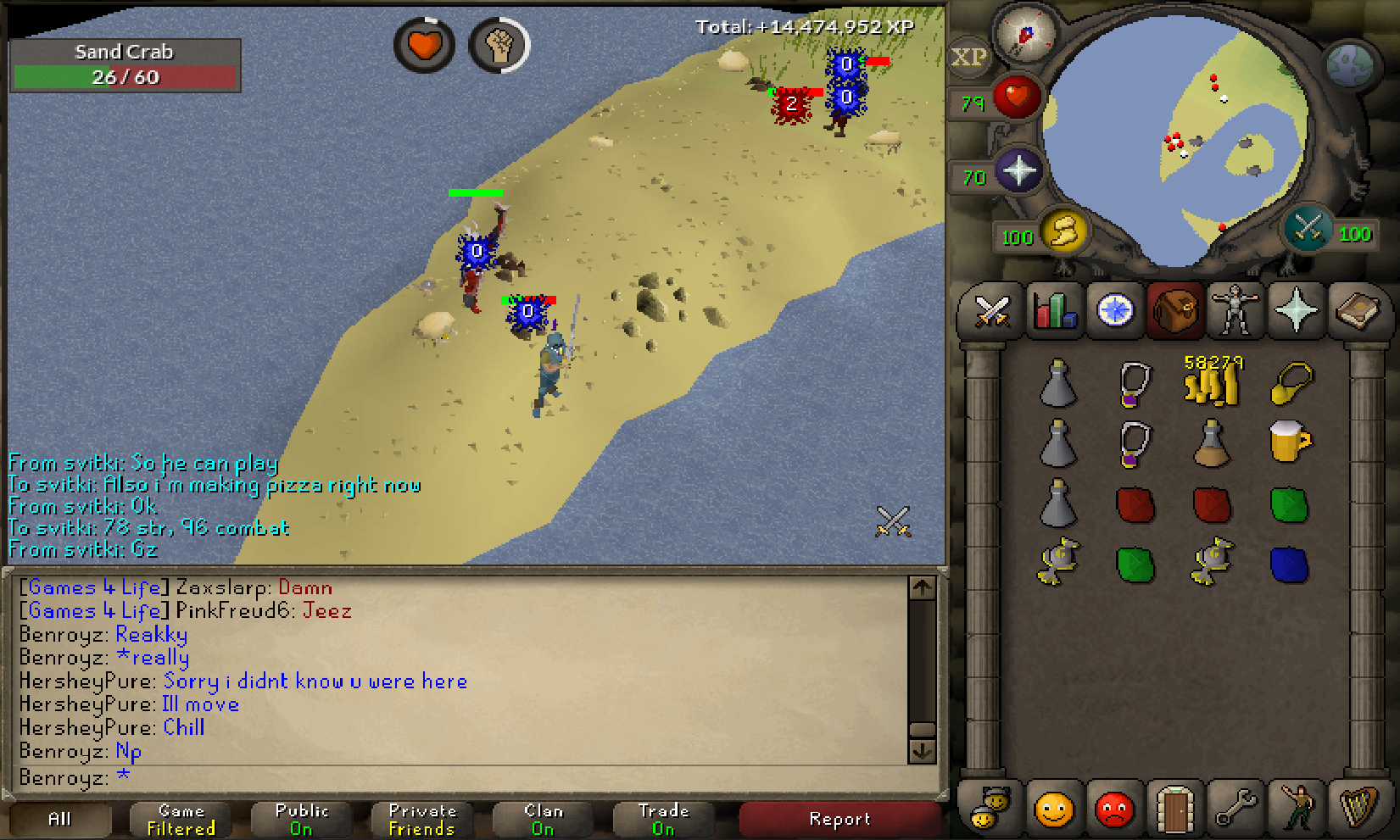Switch to the All chat tab
Viewport: 1400px width, 840px height.
pyautogui.click(x=60, y=819)
